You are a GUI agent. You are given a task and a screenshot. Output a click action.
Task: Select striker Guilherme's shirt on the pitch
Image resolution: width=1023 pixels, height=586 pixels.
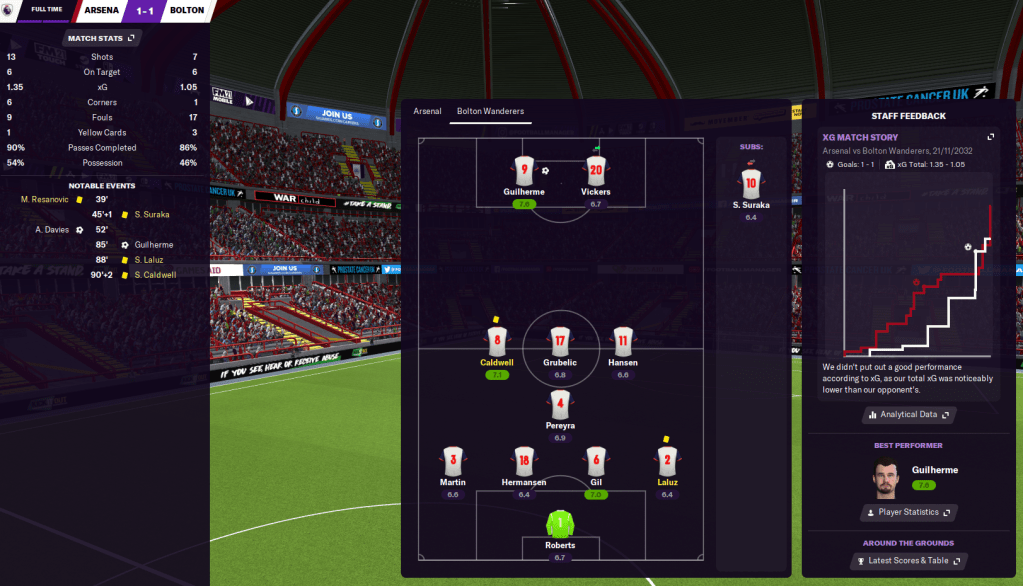tap(524, 170)
